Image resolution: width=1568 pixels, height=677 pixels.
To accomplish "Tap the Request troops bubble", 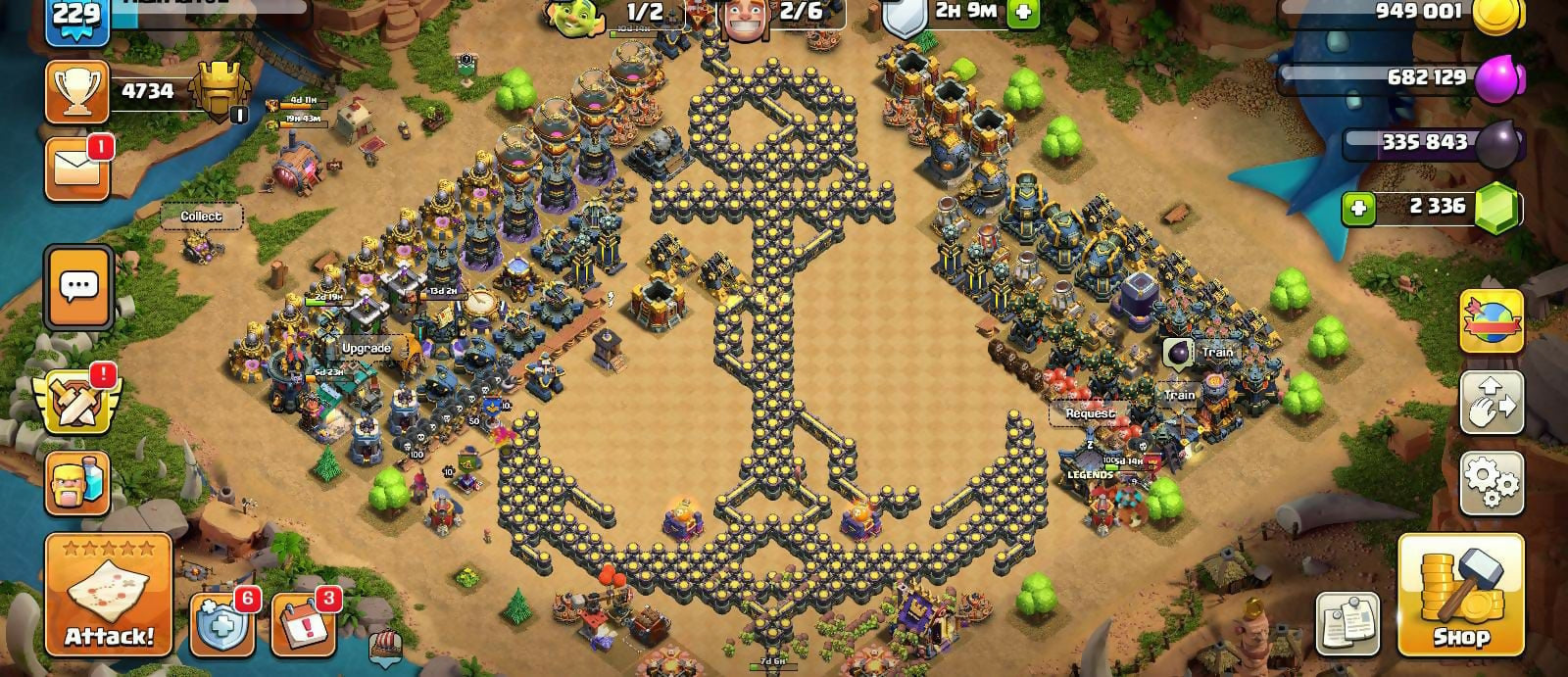I will [x=1090, y=413].
